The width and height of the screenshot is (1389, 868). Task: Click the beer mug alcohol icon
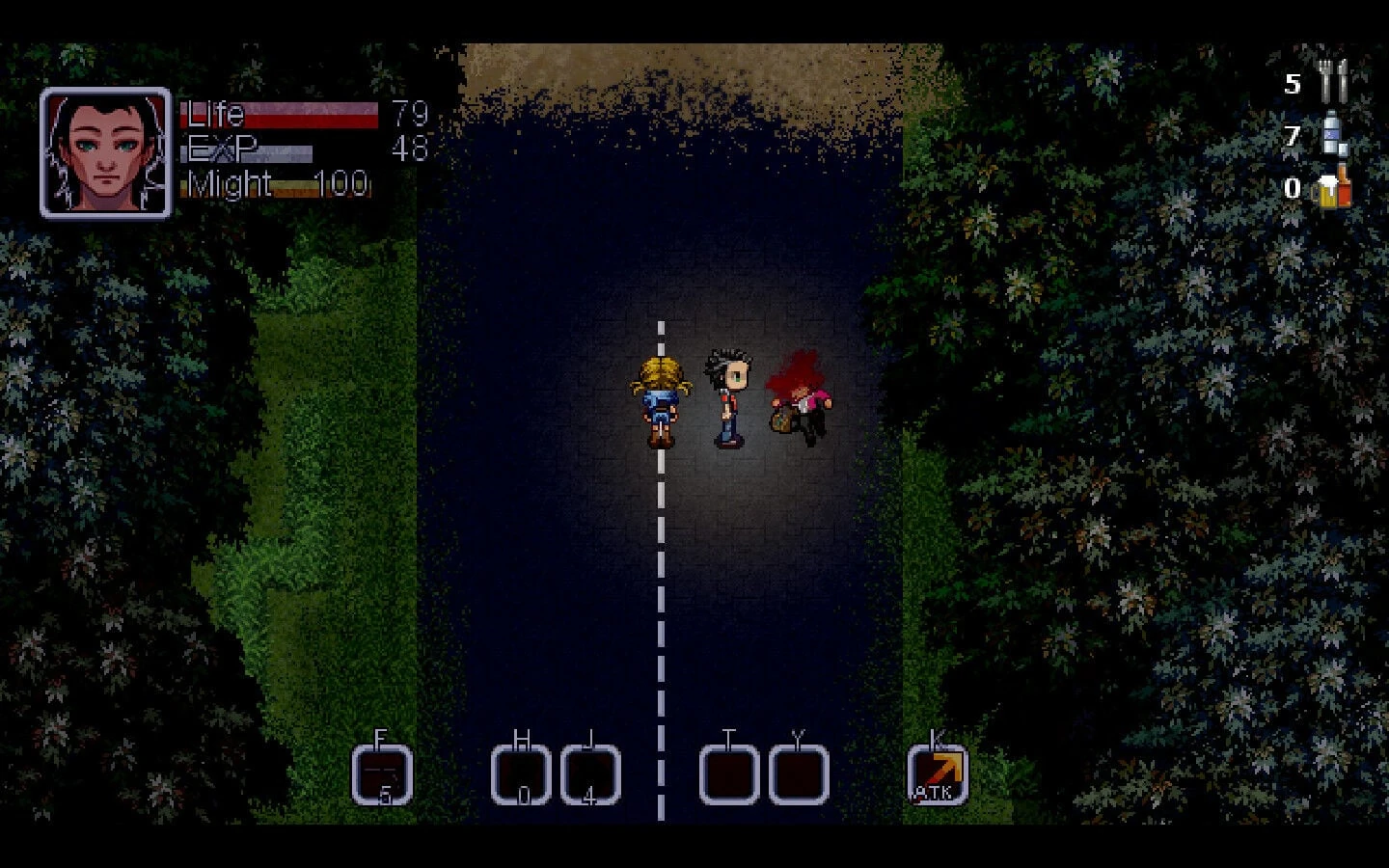(1333, 187)
